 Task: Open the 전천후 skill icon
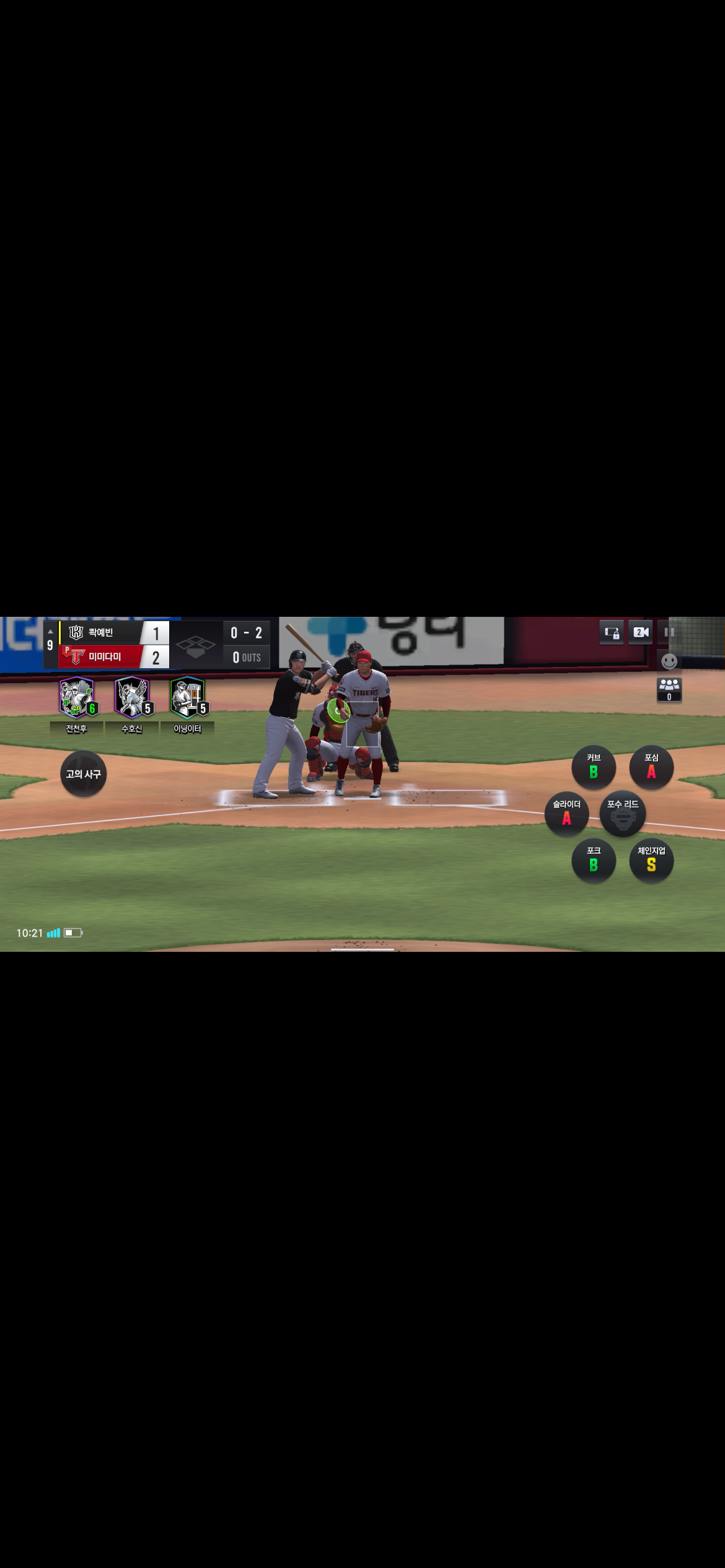pos(77,698)
